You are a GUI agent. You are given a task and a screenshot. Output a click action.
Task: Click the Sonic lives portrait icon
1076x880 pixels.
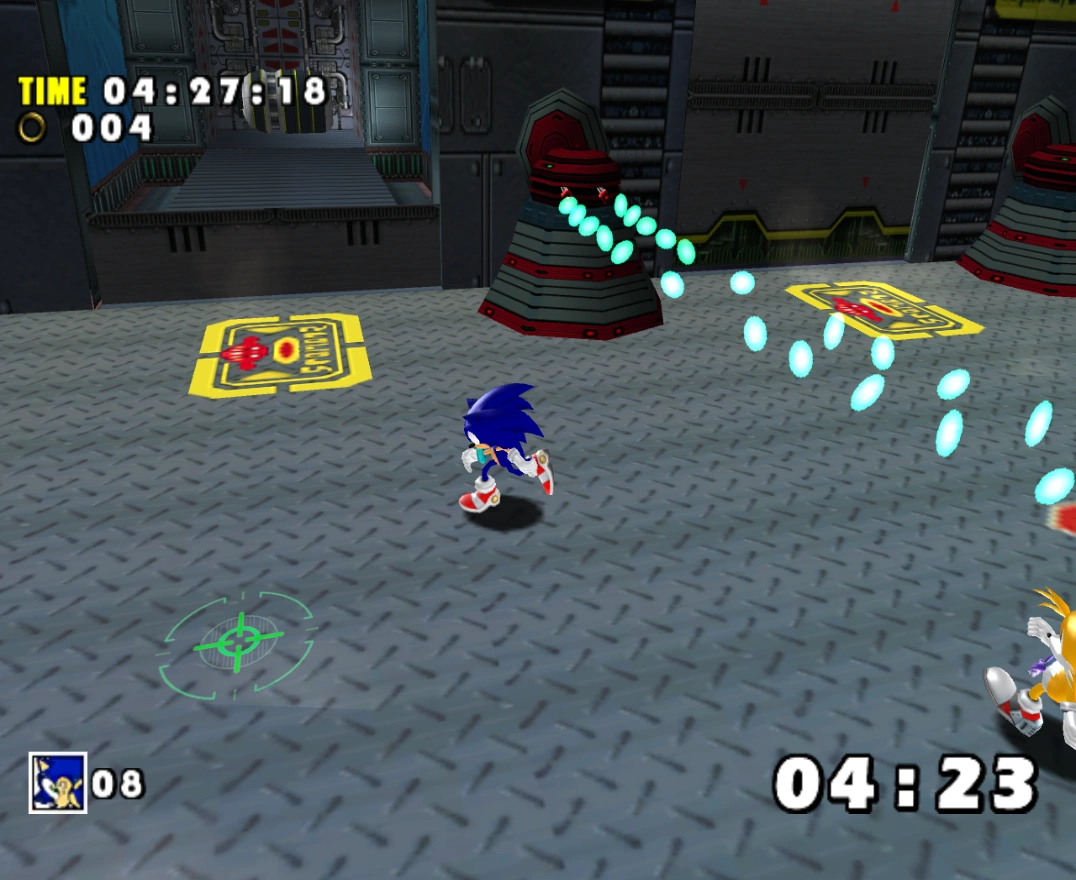point(57,781)
